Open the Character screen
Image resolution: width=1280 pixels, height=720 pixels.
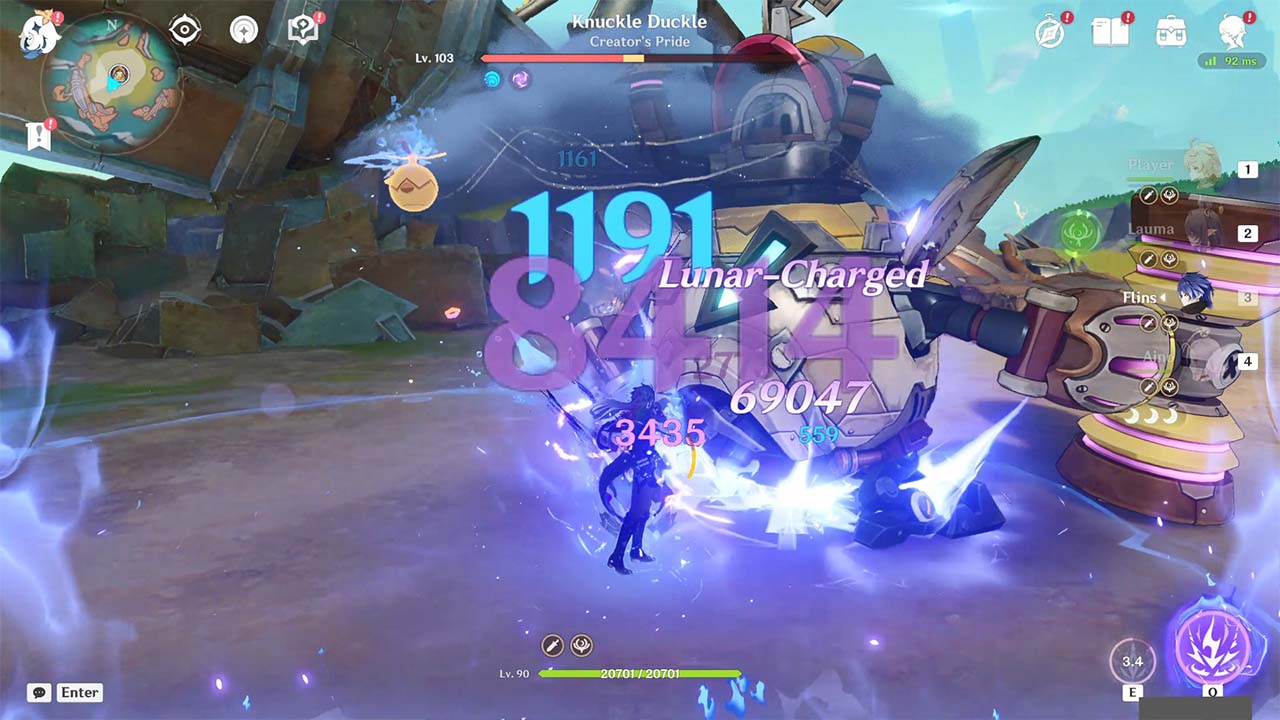[x=1231, y=30]
